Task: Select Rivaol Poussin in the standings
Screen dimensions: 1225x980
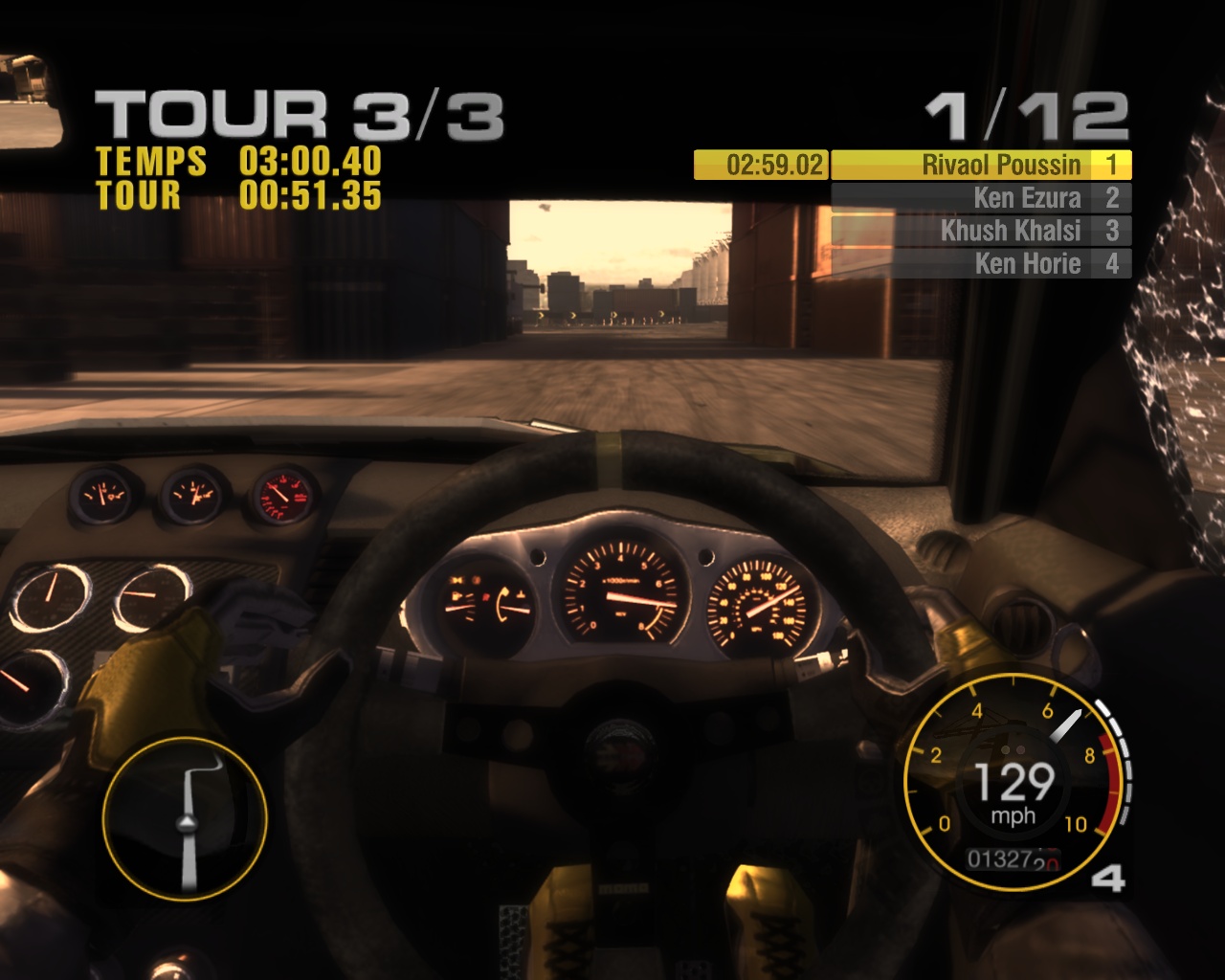Action: pos(980,166)
